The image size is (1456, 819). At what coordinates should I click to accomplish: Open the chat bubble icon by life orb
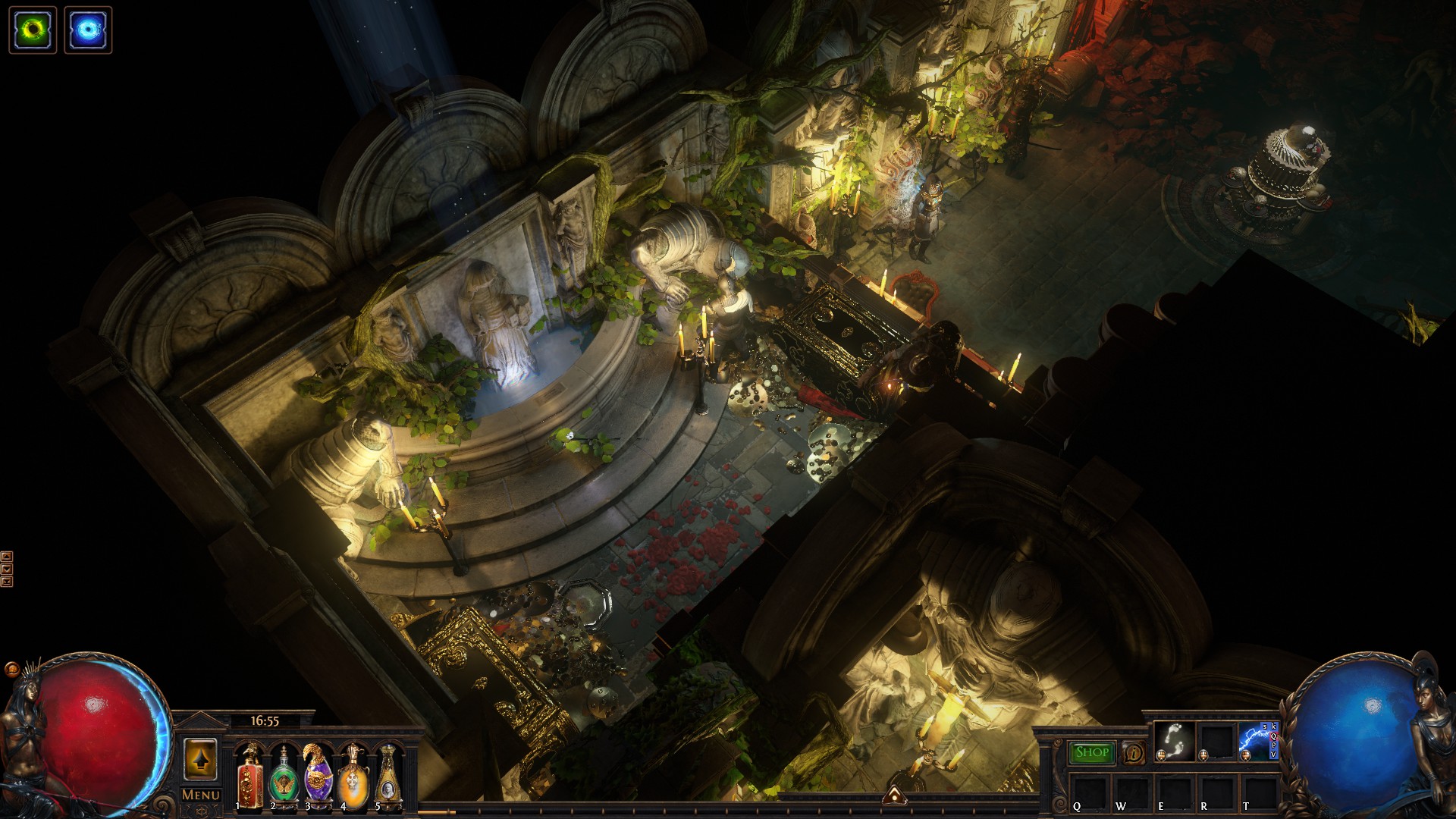coord(12,670)
